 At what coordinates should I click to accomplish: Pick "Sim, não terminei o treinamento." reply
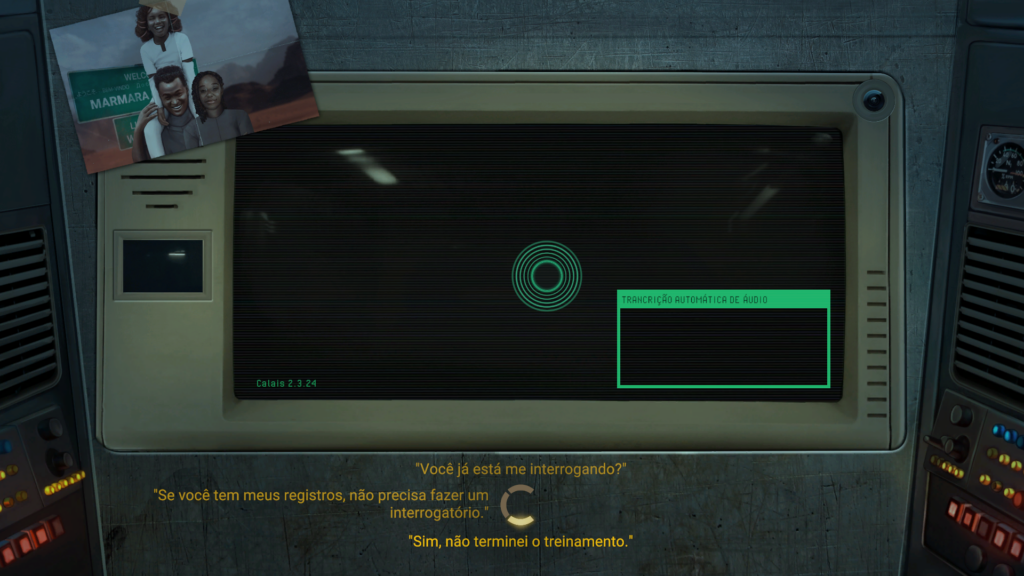(x=520, y=541)
